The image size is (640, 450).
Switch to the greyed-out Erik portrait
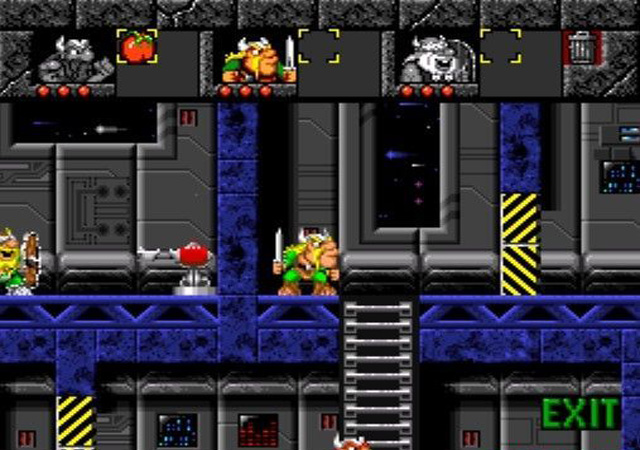pos(72,60)
